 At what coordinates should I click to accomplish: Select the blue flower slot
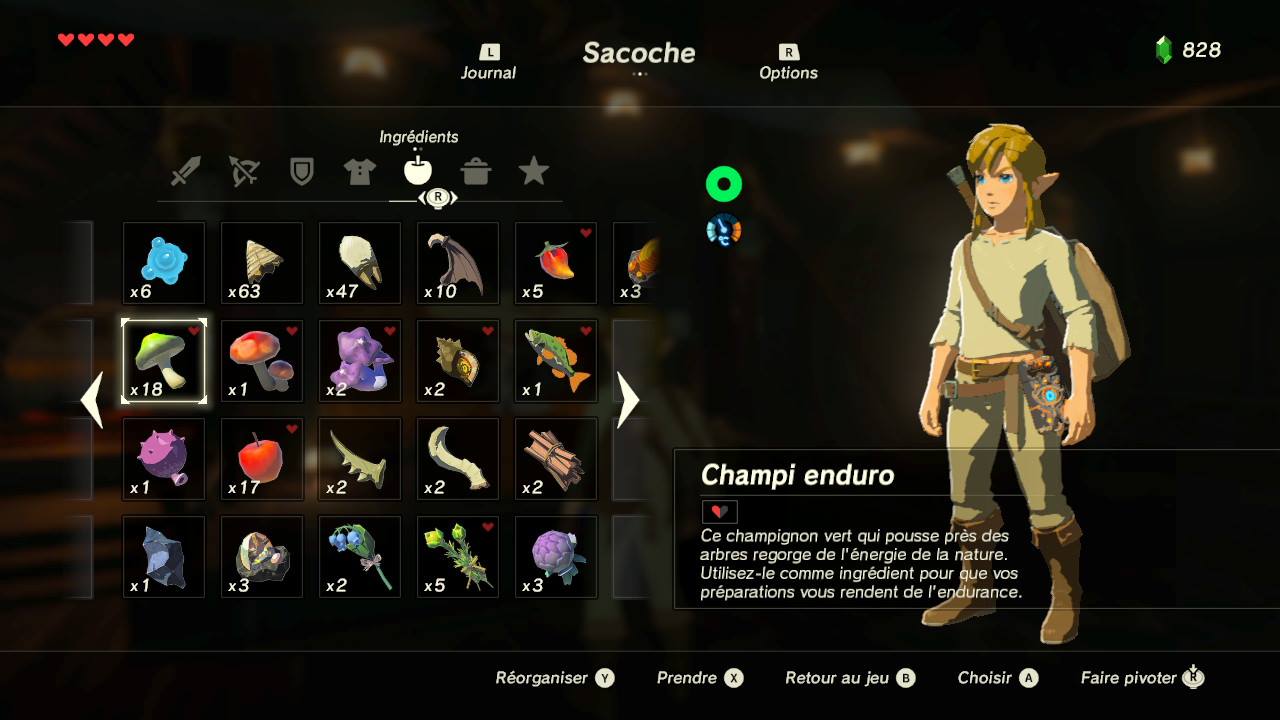(x=360, y=557)
